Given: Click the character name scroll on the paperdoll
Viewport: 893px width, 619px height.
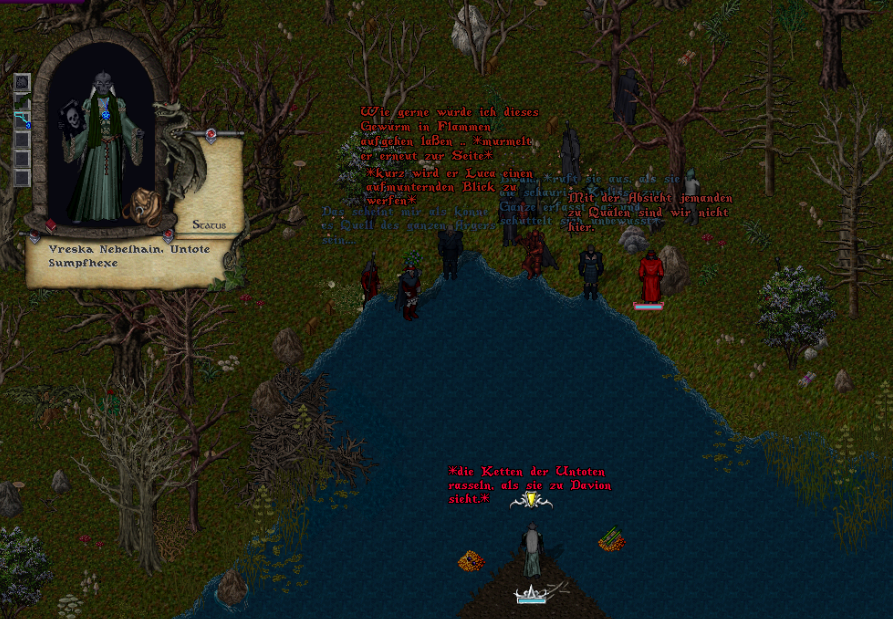Looking at the screenshot, I should pyautogui.click(x=130, y=257).
